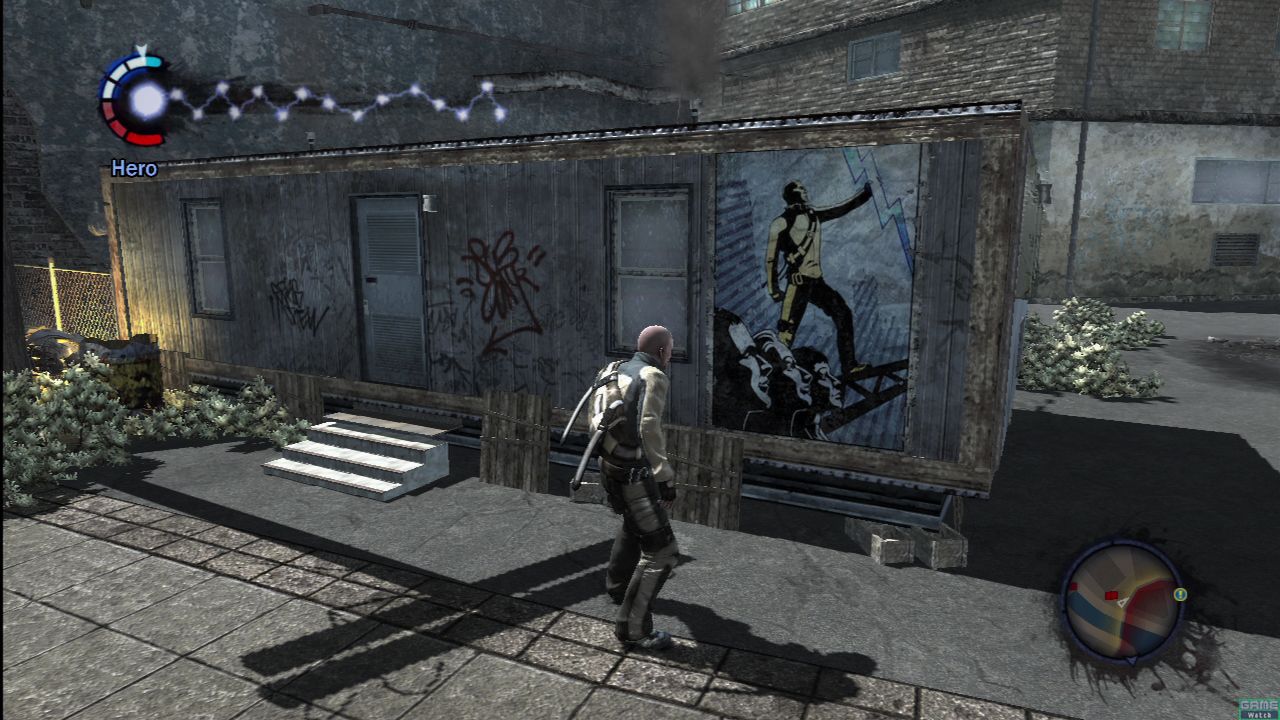Open the circular minimap
The image size is (1280, 720).
[x=1122, y=600]
